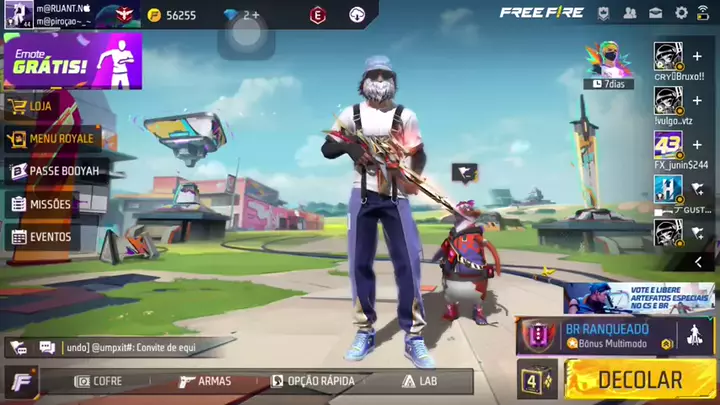The width and height of the screenshot is (720, 405).
Task: Open the ARMAS weapons section
Action: [205, 381]
